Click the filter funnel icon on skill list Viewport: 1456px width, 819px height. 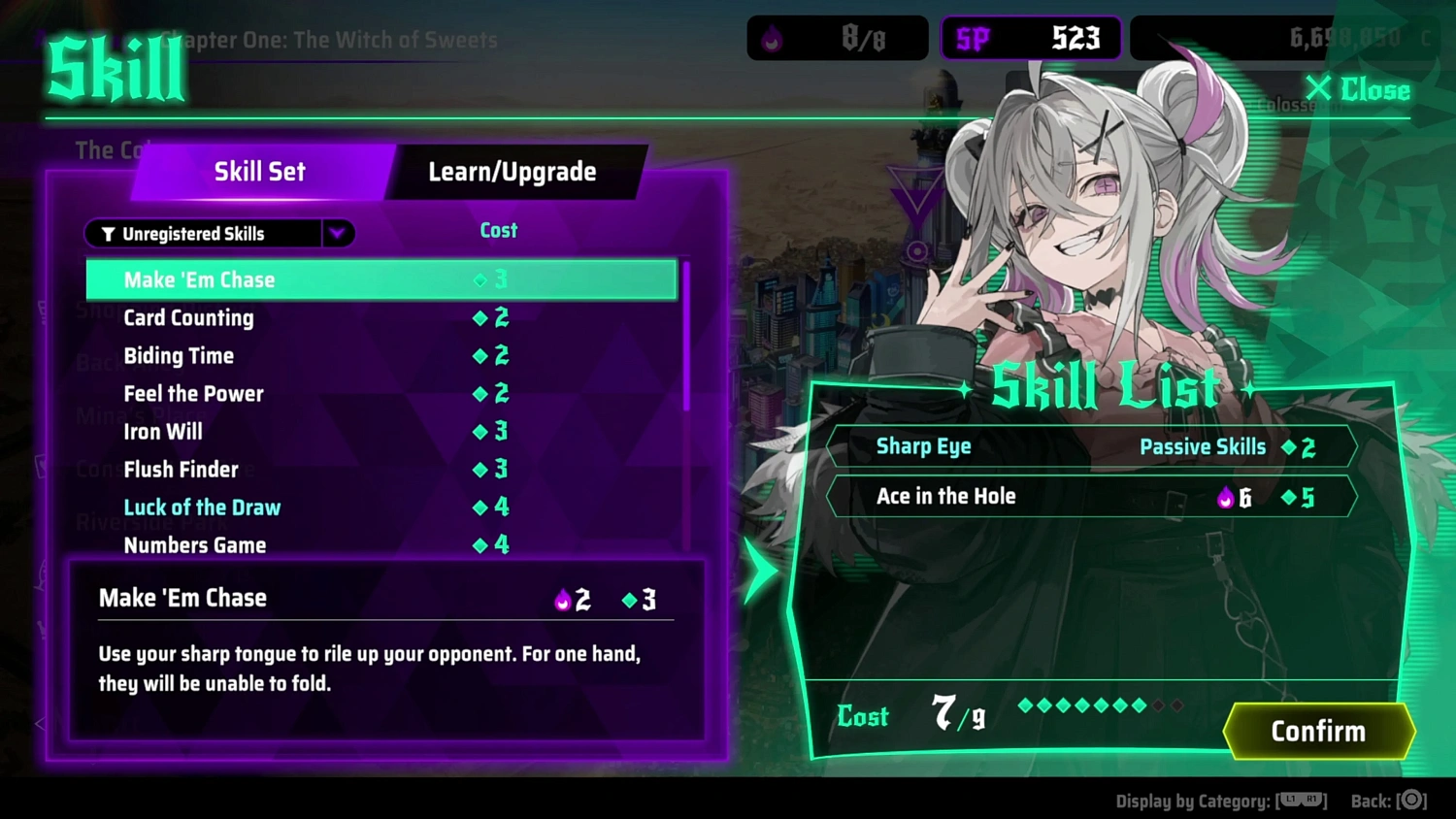point(107,233)
